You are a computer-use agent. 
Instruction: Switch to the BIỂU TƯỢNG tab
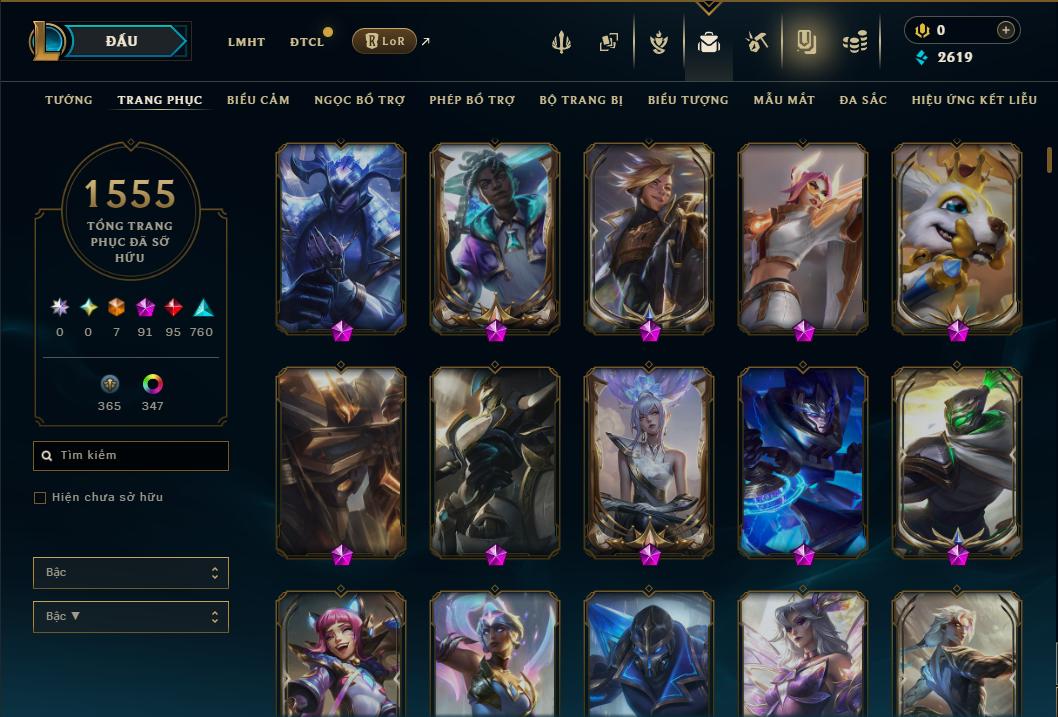[x=688, y=100]
